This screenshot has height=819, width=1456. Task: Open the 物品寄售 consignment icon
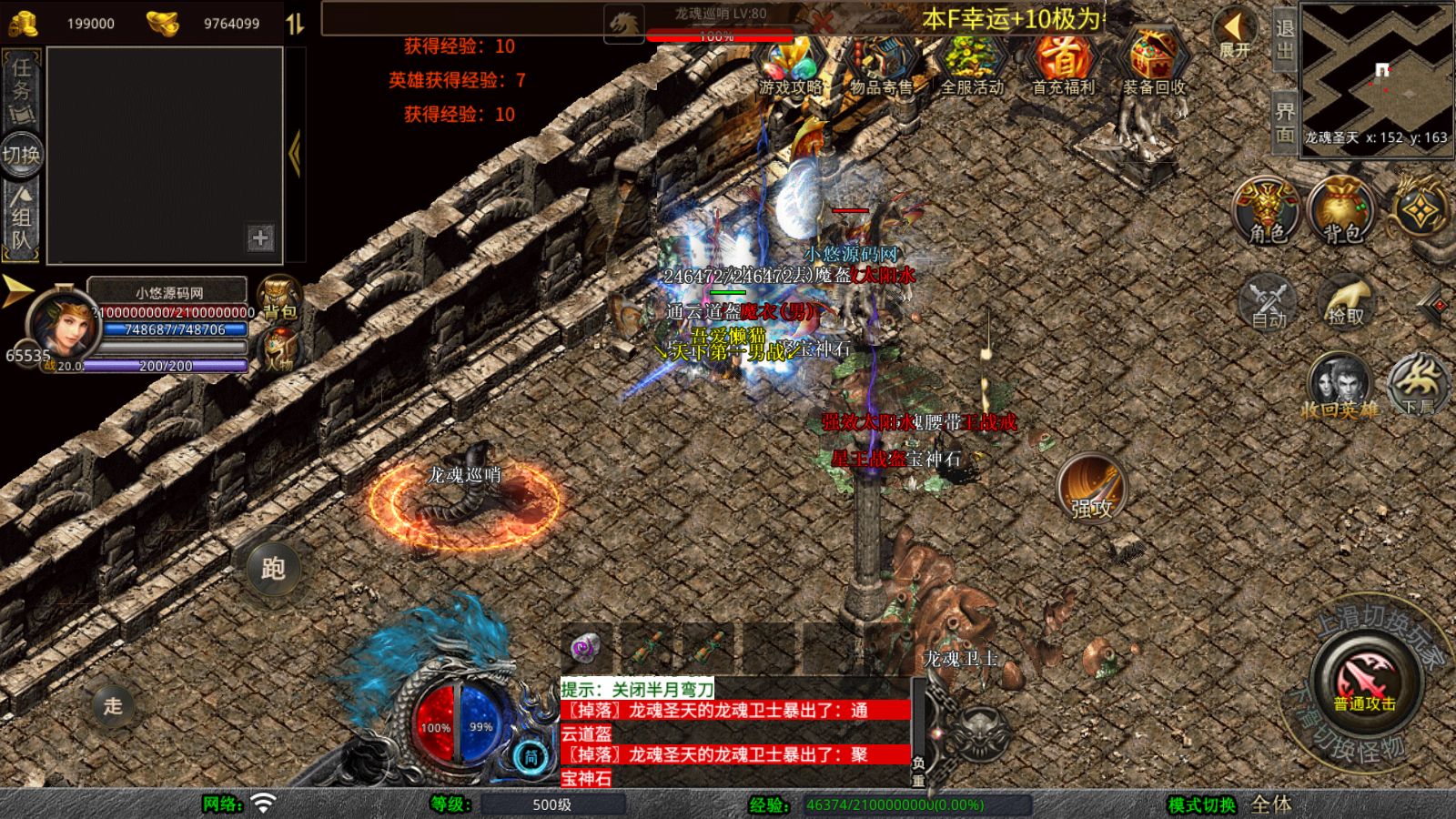click(880, 64)
